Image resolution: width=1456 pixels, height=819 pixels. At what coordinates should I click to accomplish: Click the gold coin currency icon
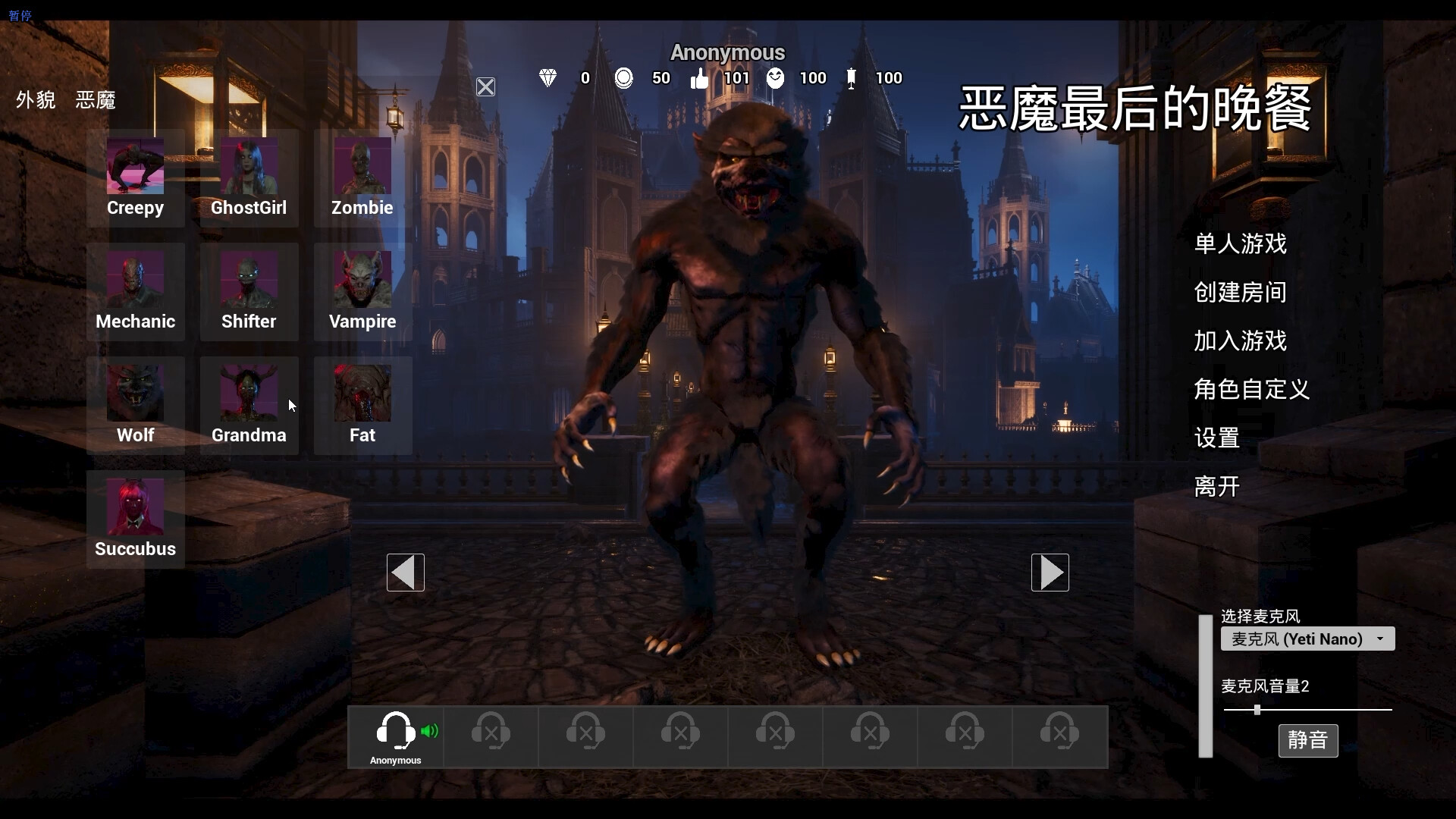(x=623, y=78)
